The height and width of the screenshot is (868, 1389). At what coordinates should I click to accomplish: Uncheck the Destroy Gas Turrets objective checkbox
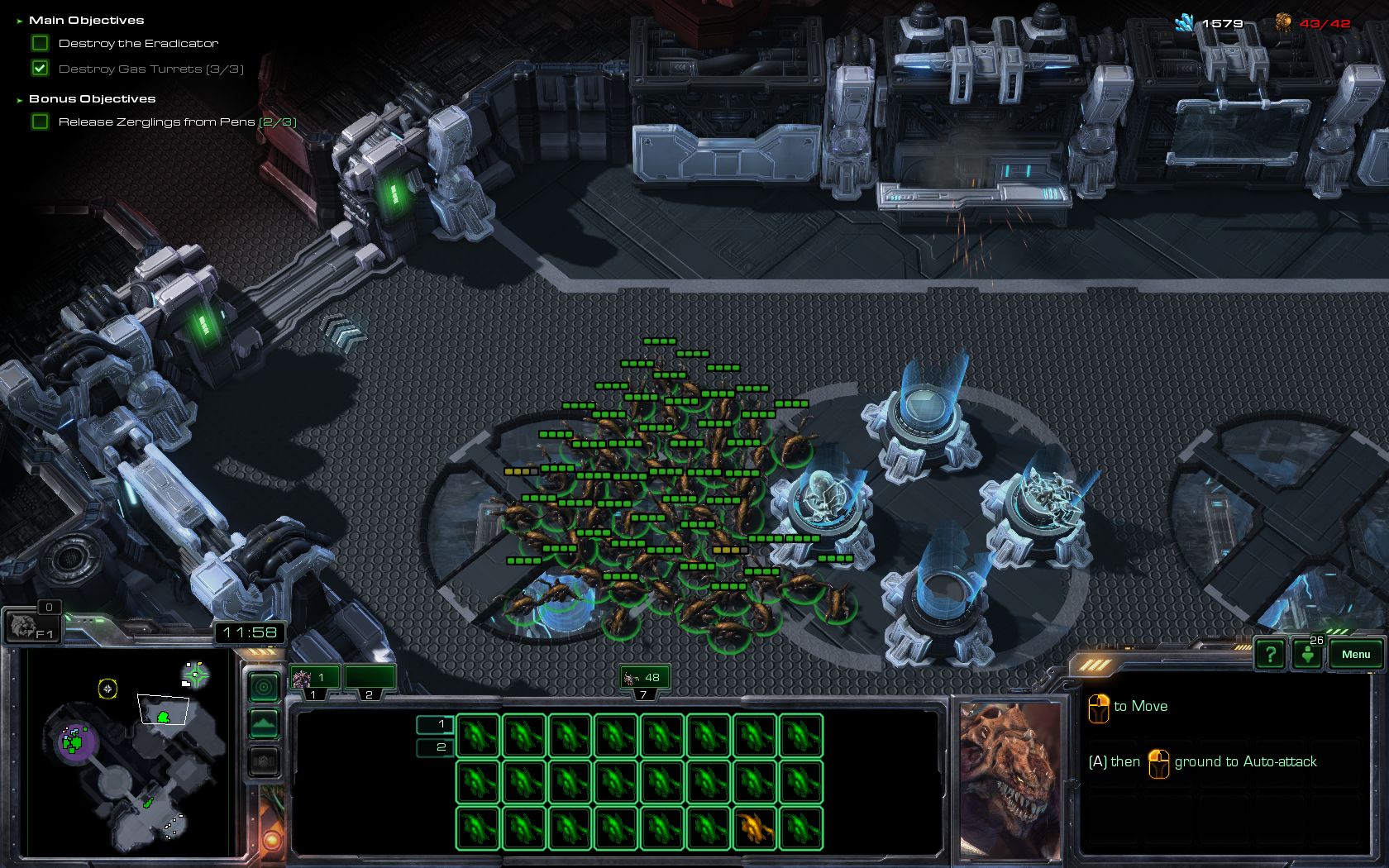pos(40,69)
